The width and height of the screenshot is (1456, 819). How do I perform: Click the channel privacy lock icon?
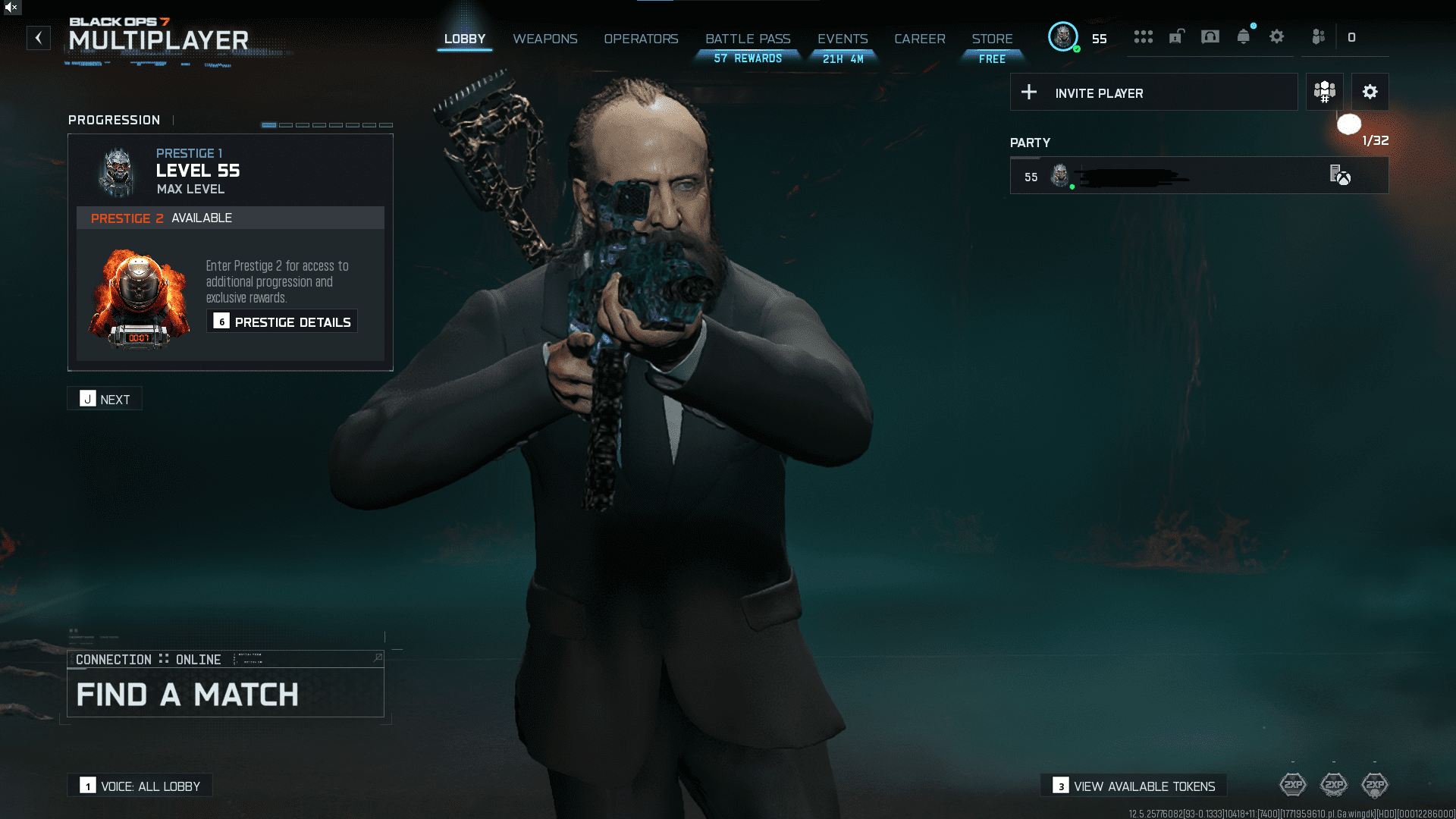1175,36
